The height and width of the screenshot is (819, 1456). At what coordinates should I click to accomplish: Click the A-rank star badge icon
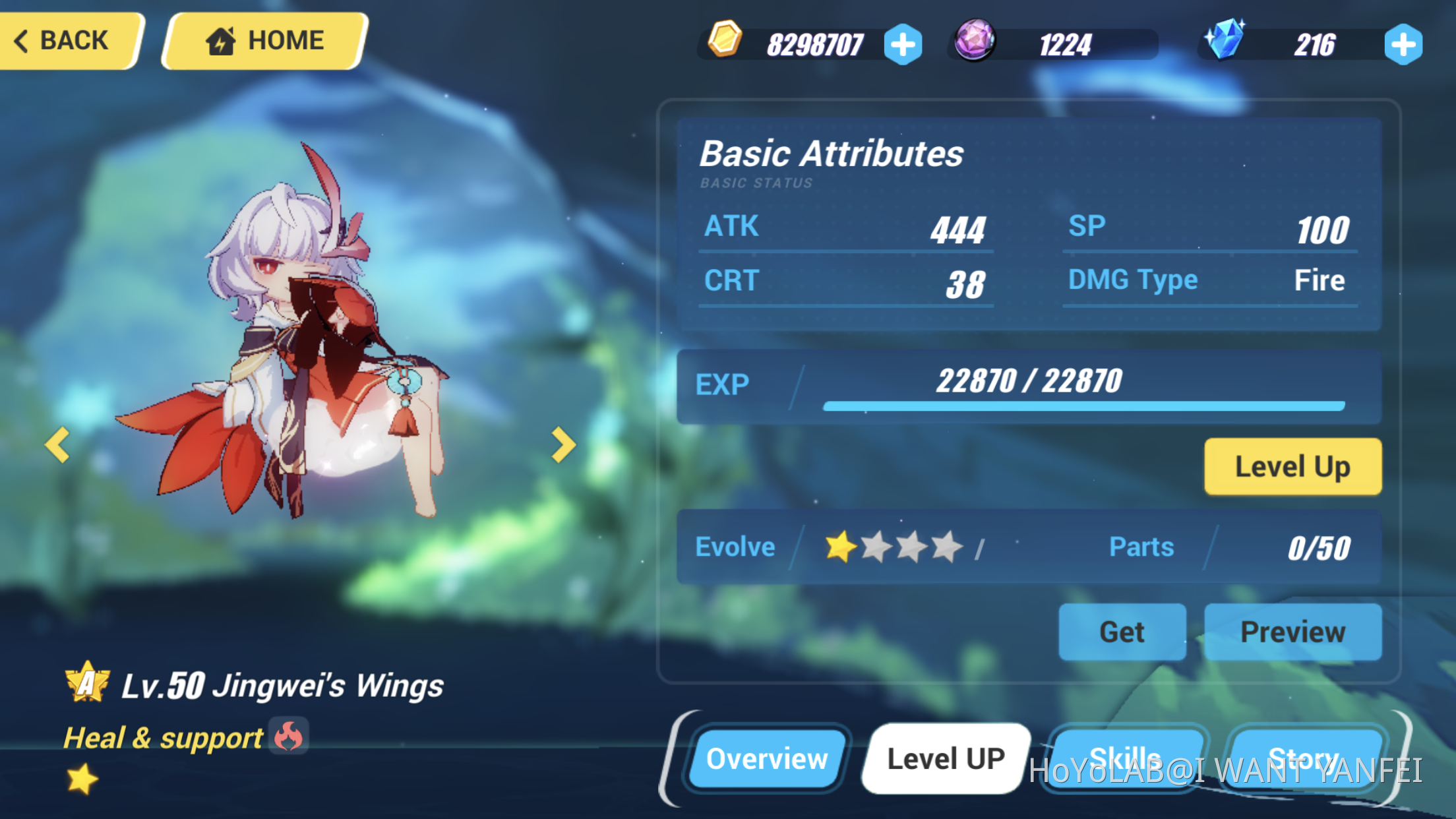[x=86, y=684]
